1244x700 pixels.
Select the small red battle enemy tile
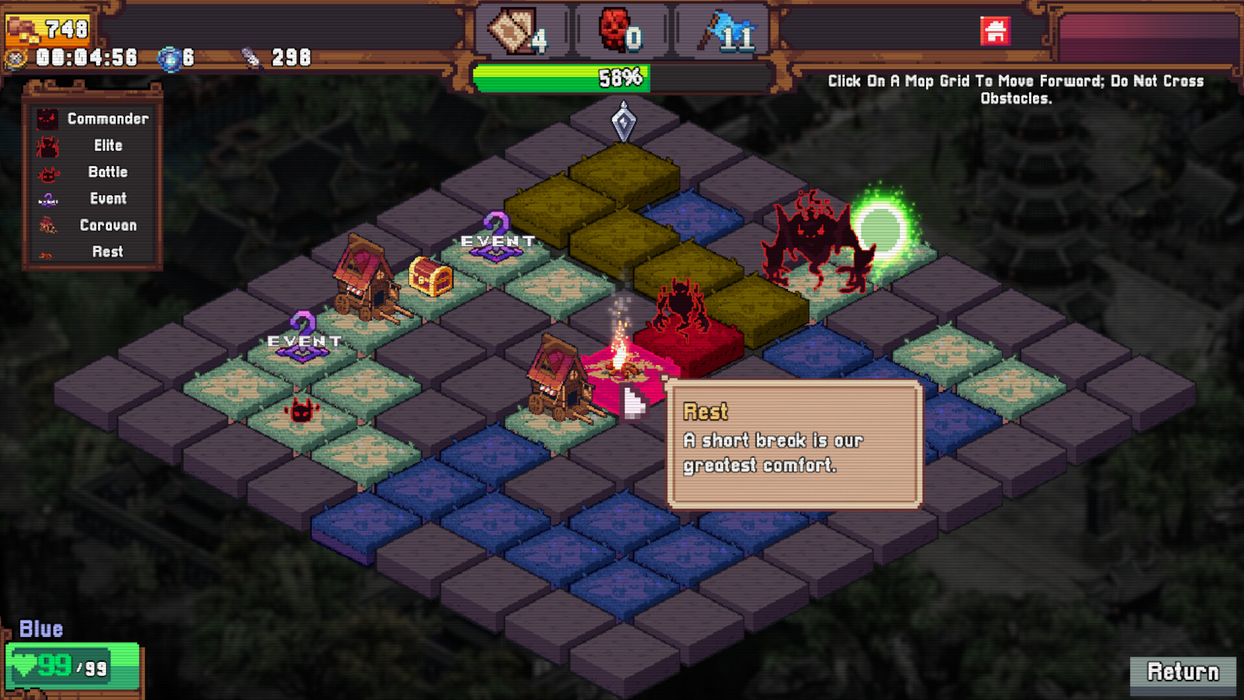[x=301, y=411]
